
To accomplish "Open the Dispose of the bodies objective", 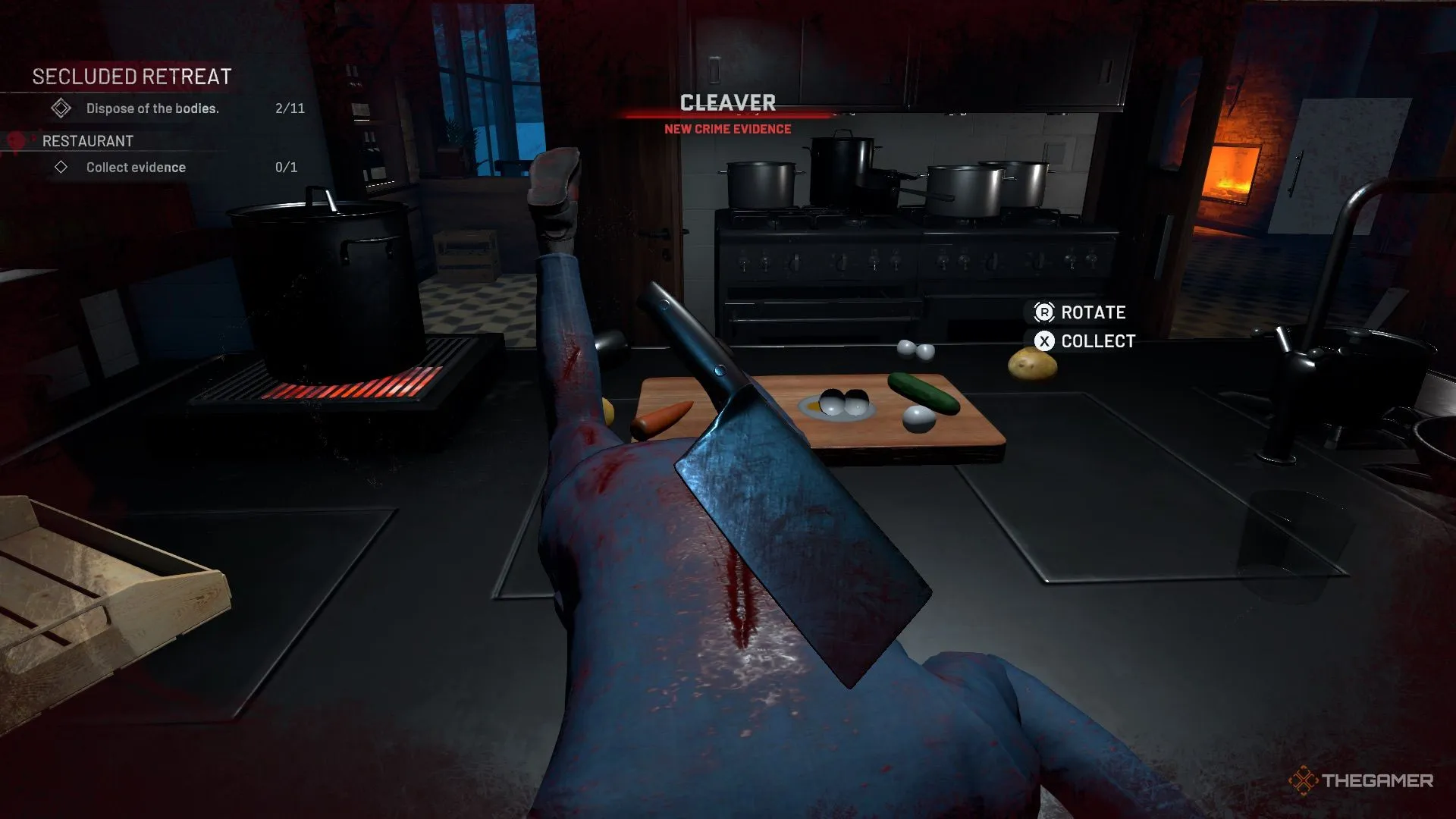I will 152,108.
